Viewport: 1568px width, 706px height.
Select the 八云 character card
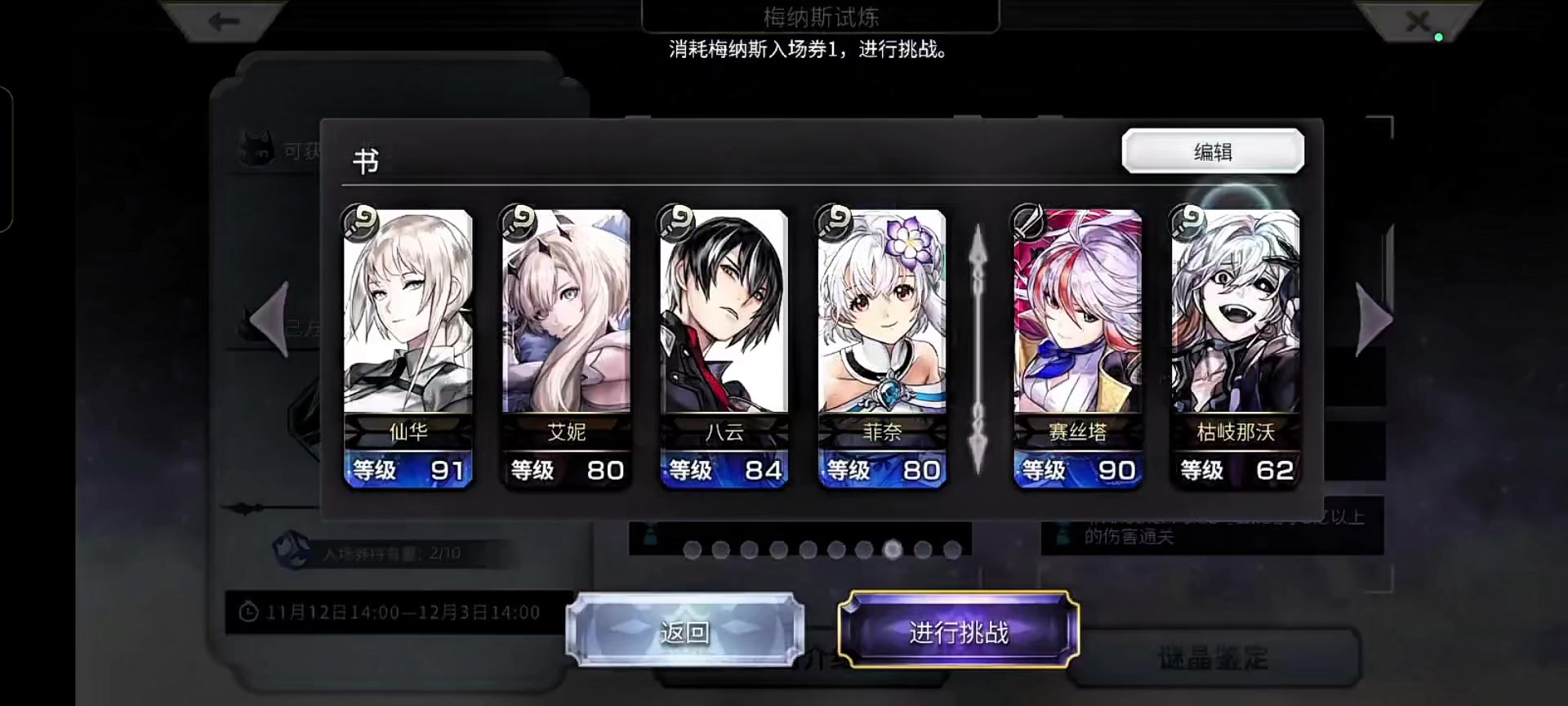pyautogui.click(x=724, y=343)
